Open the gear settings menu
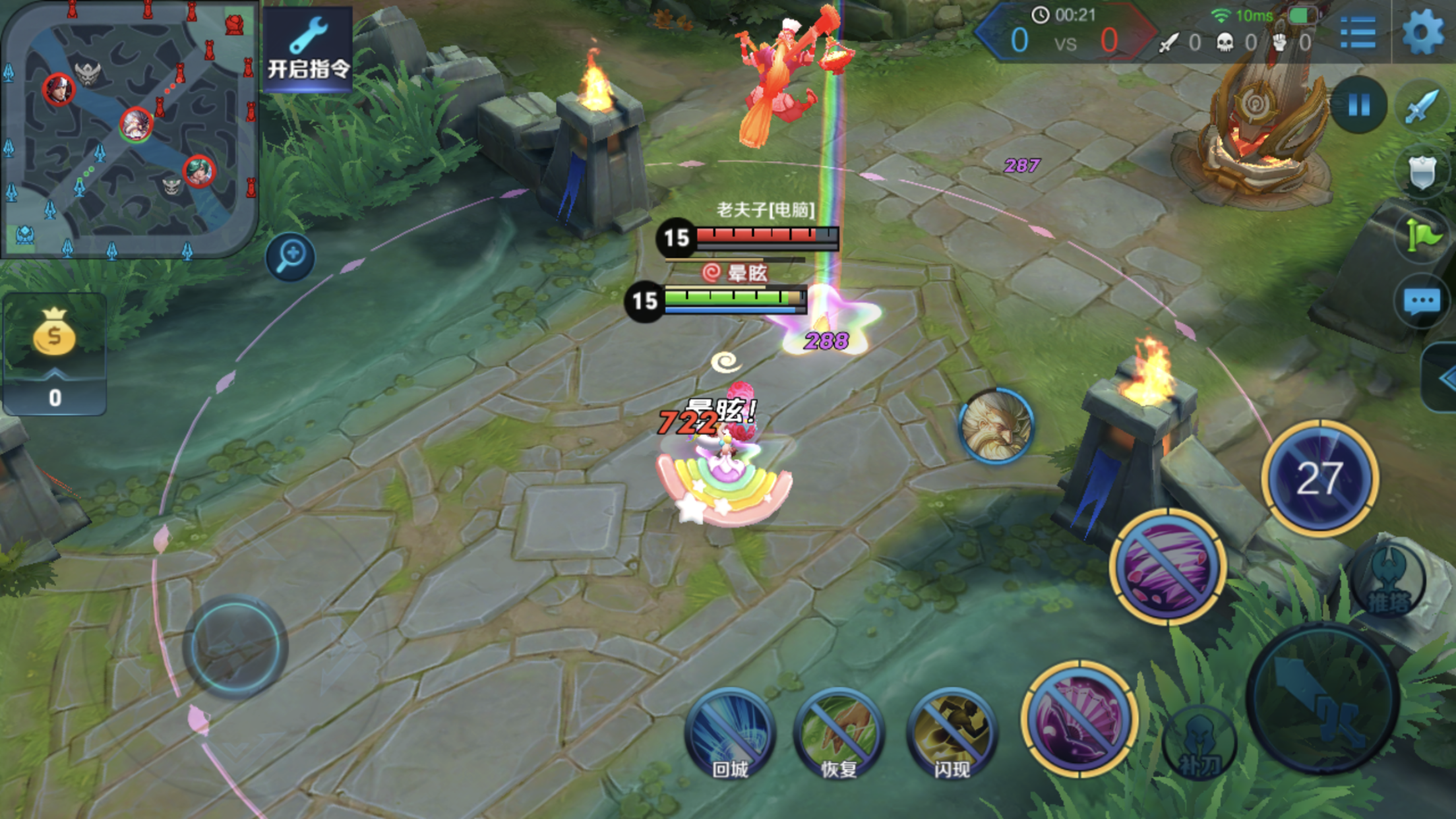 [1422, 32]
